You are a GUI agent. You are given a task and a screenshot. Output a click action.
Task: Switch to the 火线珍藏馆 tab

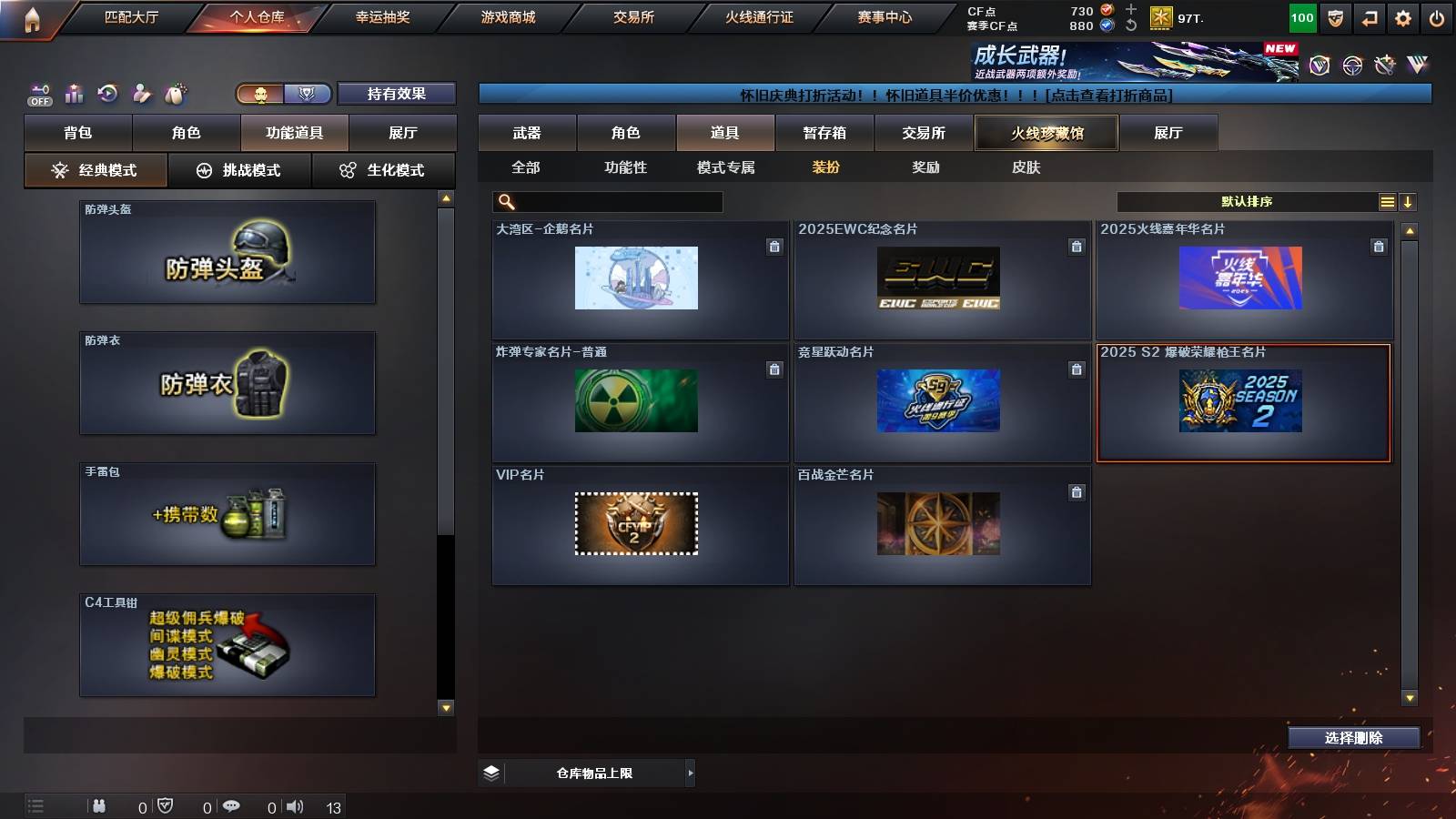1045,133
